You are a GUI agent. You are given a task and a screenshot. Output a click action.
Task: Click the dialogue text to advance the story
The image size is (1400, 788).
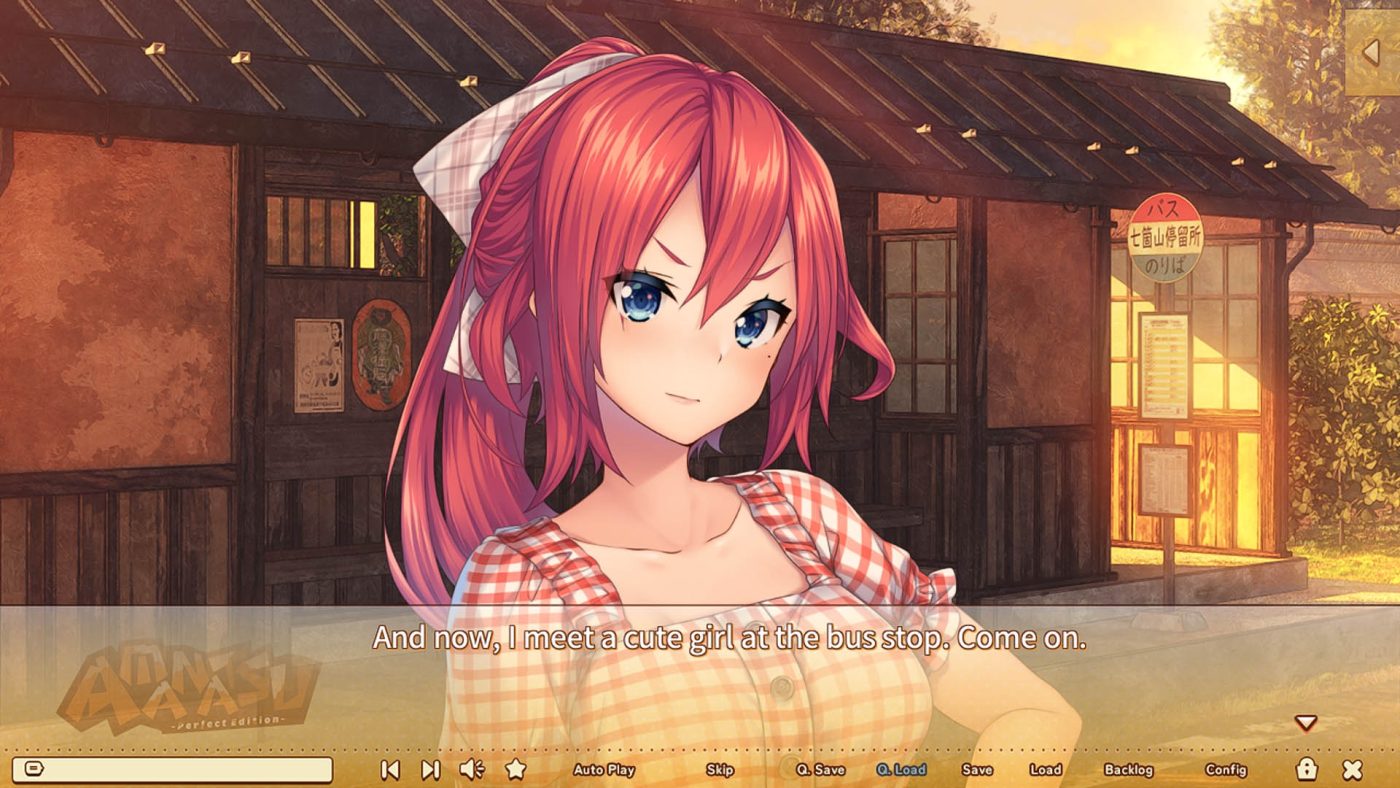coord(700,632)
